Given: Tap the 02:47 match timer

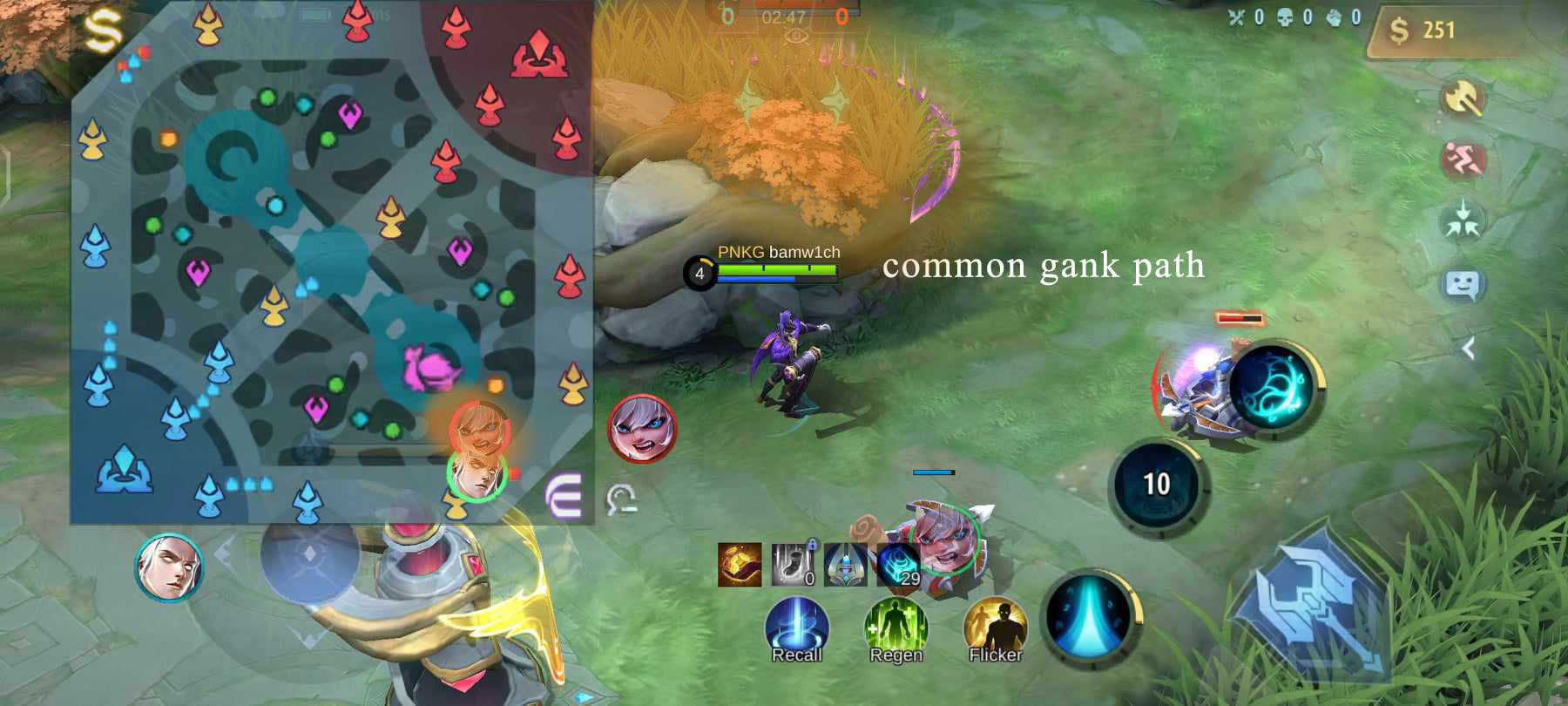Looking at the screenshot, I should point(785,15).
